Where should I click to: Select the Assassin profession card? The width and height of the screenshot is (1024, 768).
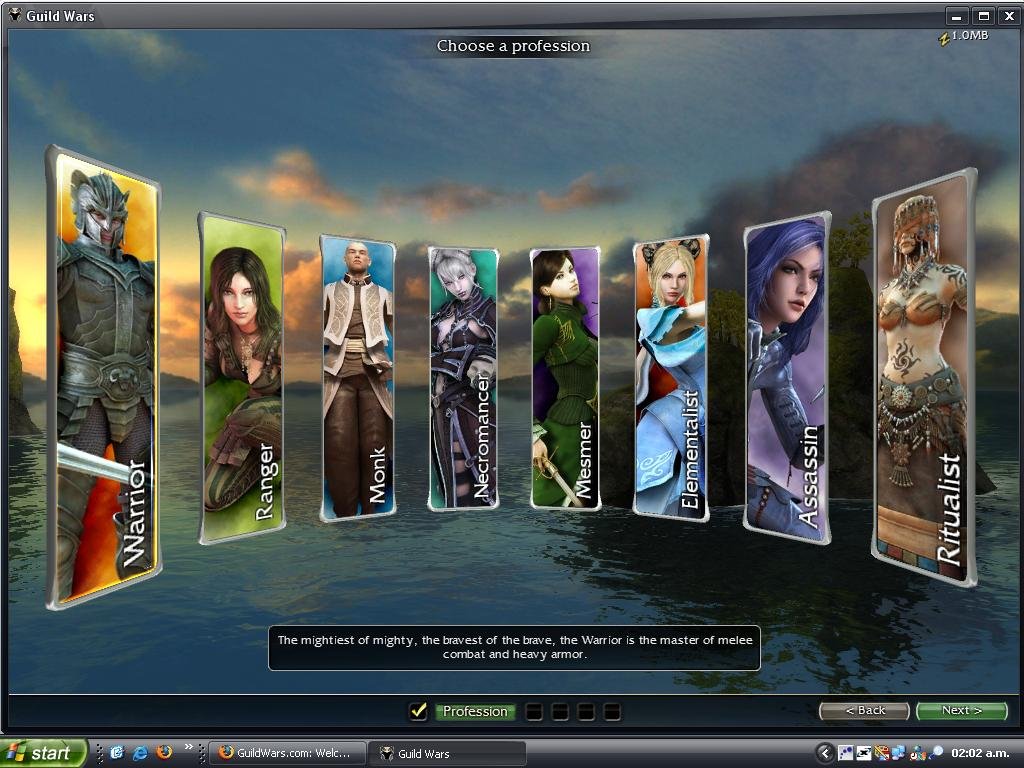point(787,378)
